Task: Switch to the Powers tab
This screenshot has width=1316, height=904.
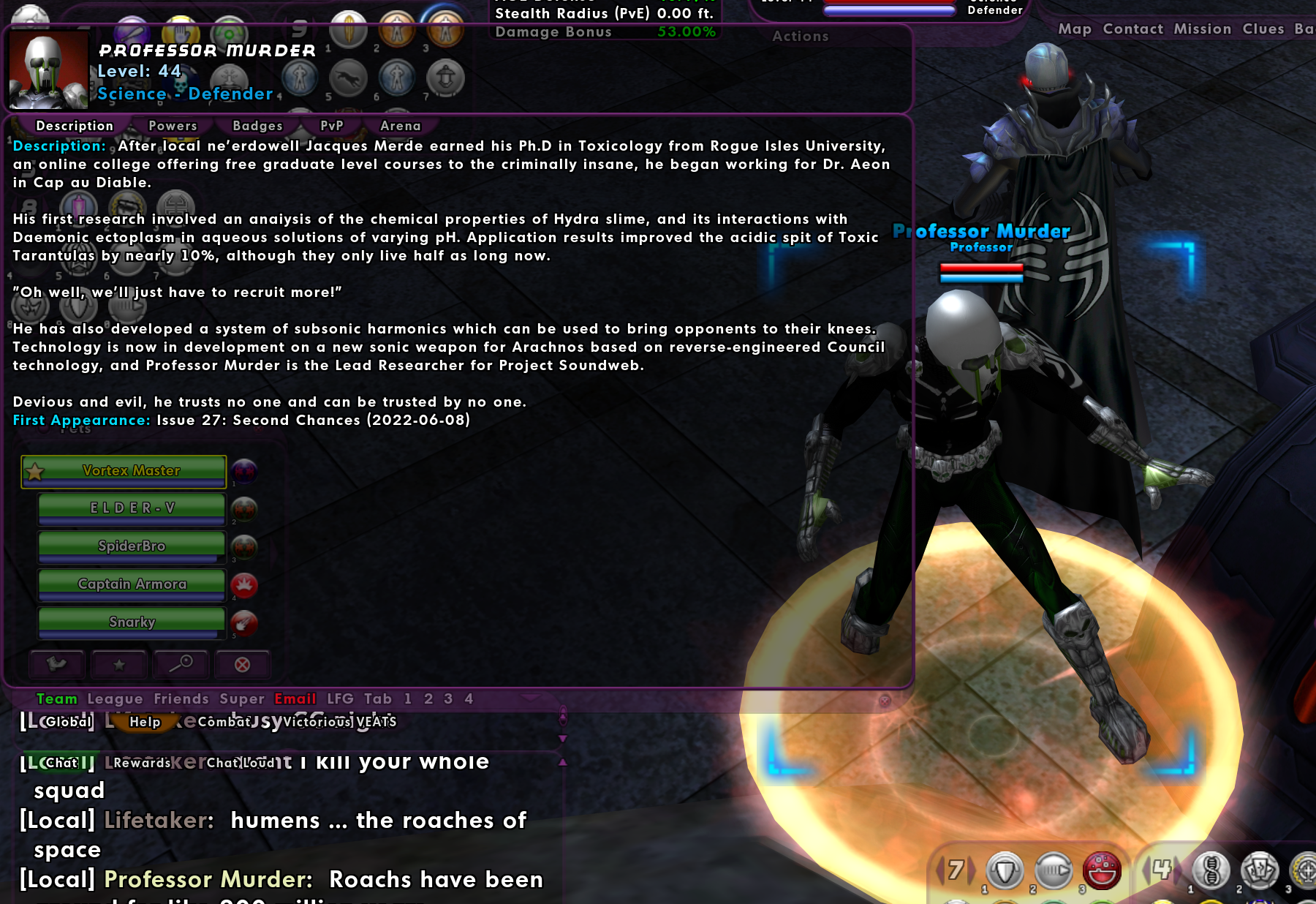Action: (x=173, y=126)
